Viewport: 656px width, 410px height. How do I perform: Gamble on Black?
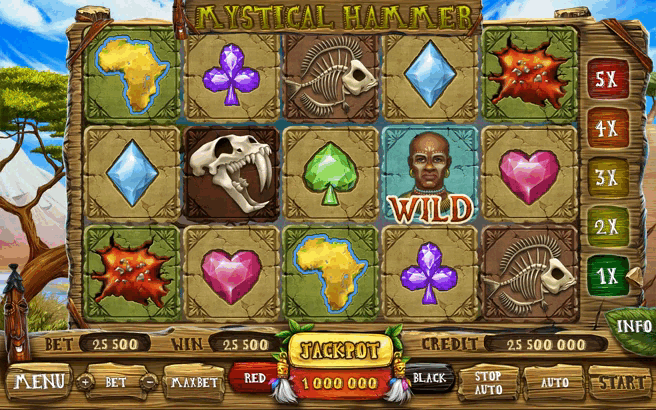pyautogui.click(x=429, y=378)
